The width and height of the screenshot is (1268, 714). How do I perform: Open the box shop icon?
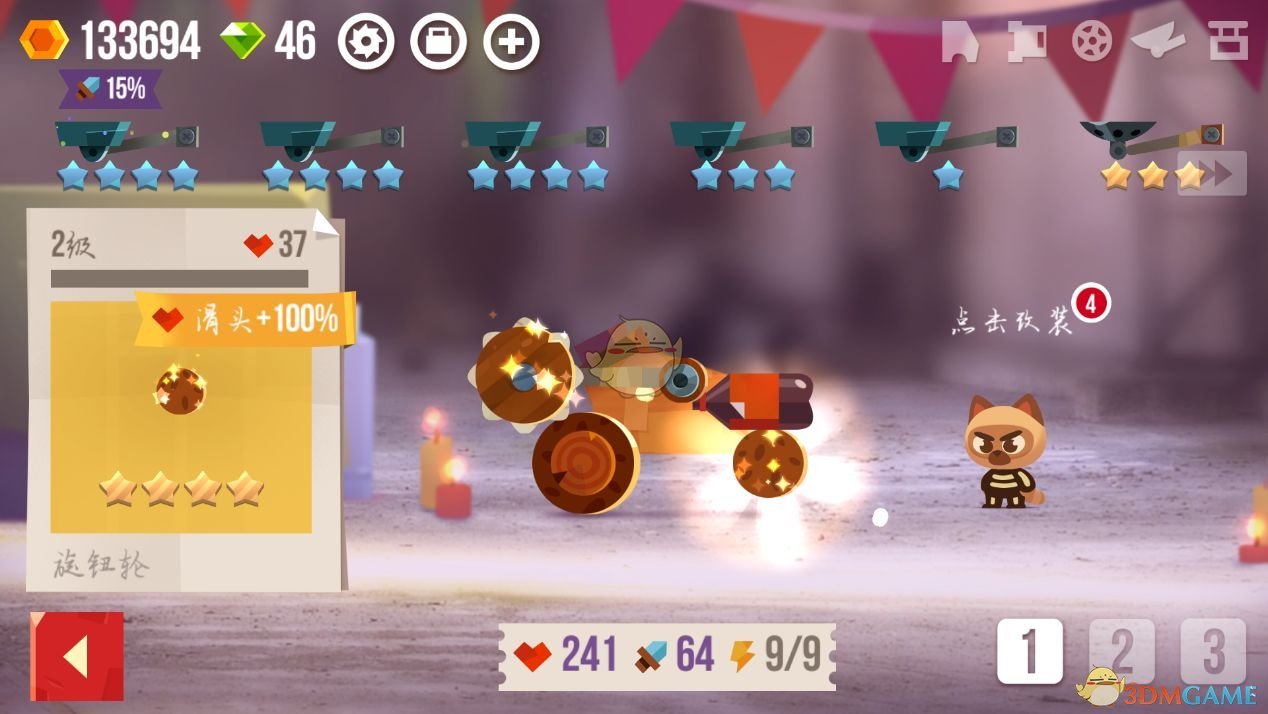tap(438, 42)
